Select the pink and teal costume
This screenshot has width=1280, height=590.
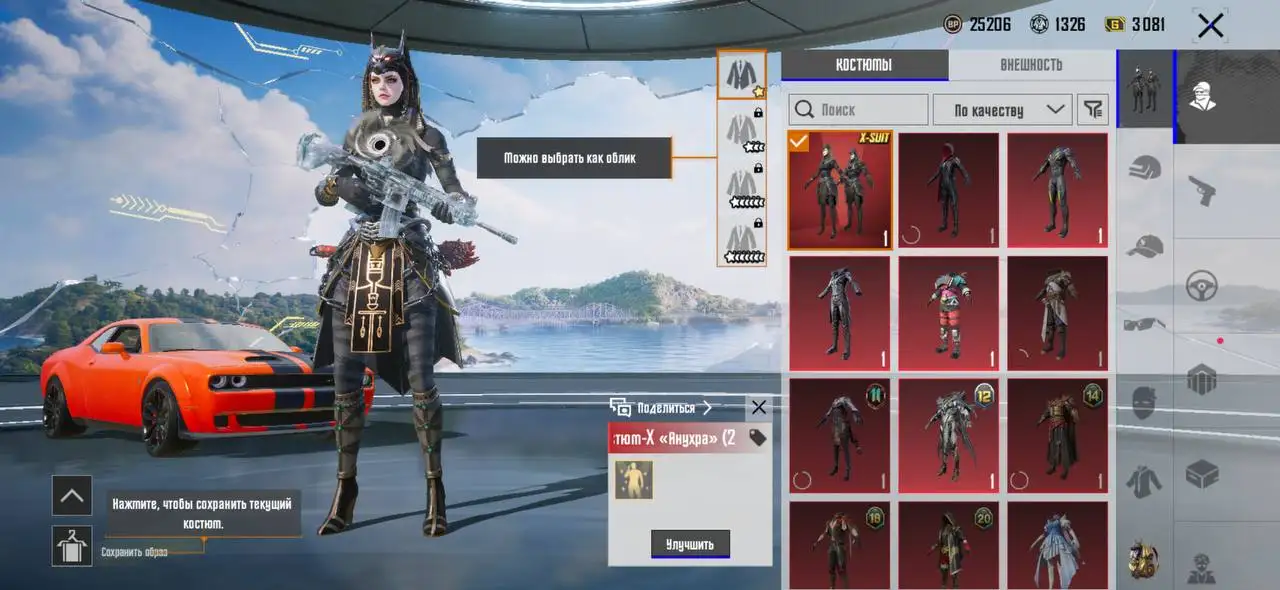click(x=948, y=313)
